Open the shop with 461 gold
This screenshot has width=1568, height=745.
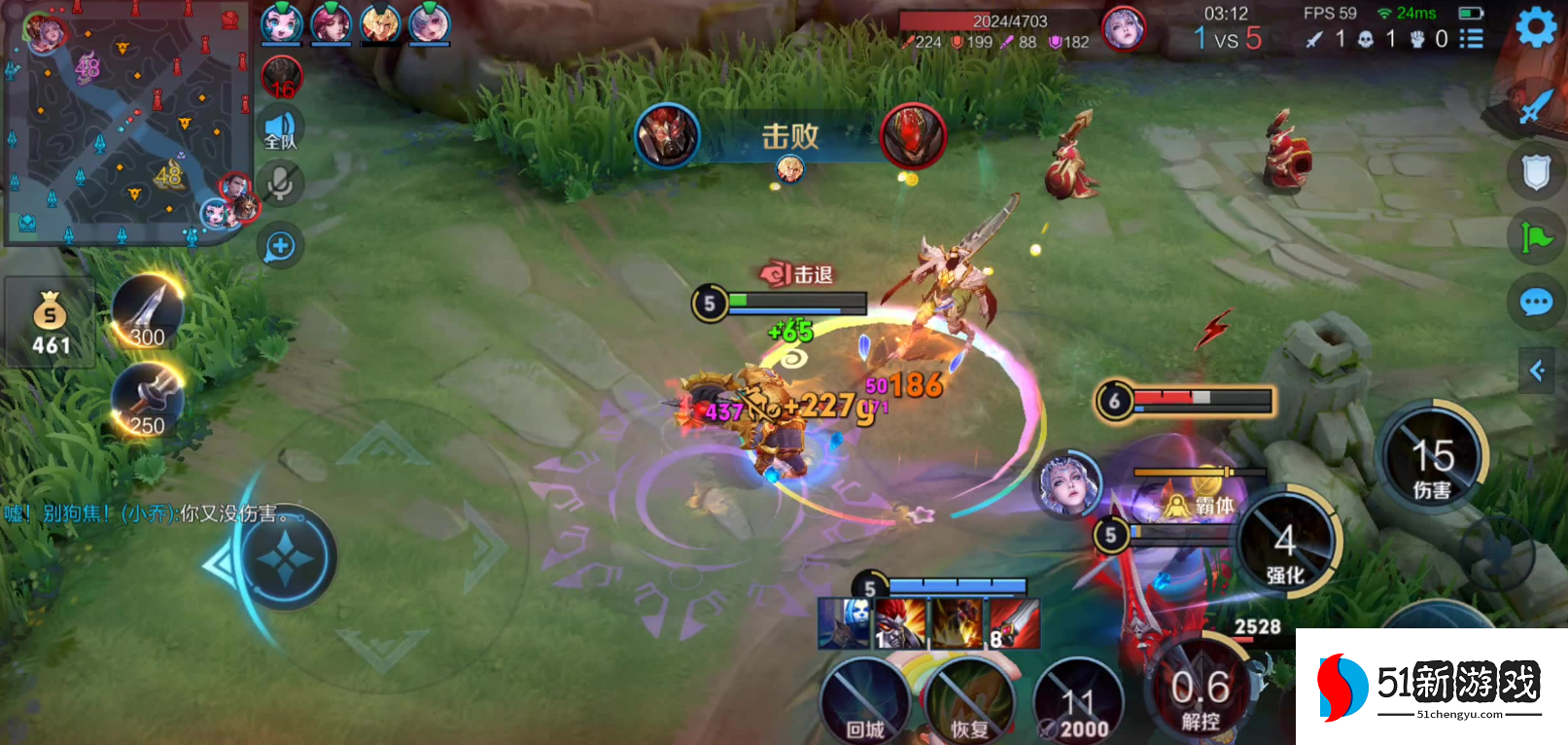[51, 323]
